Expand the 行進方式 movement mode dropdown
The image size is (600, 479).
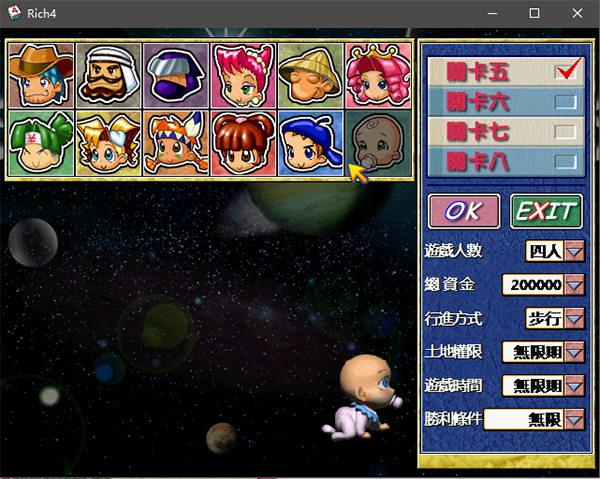[x=574, y=319]
